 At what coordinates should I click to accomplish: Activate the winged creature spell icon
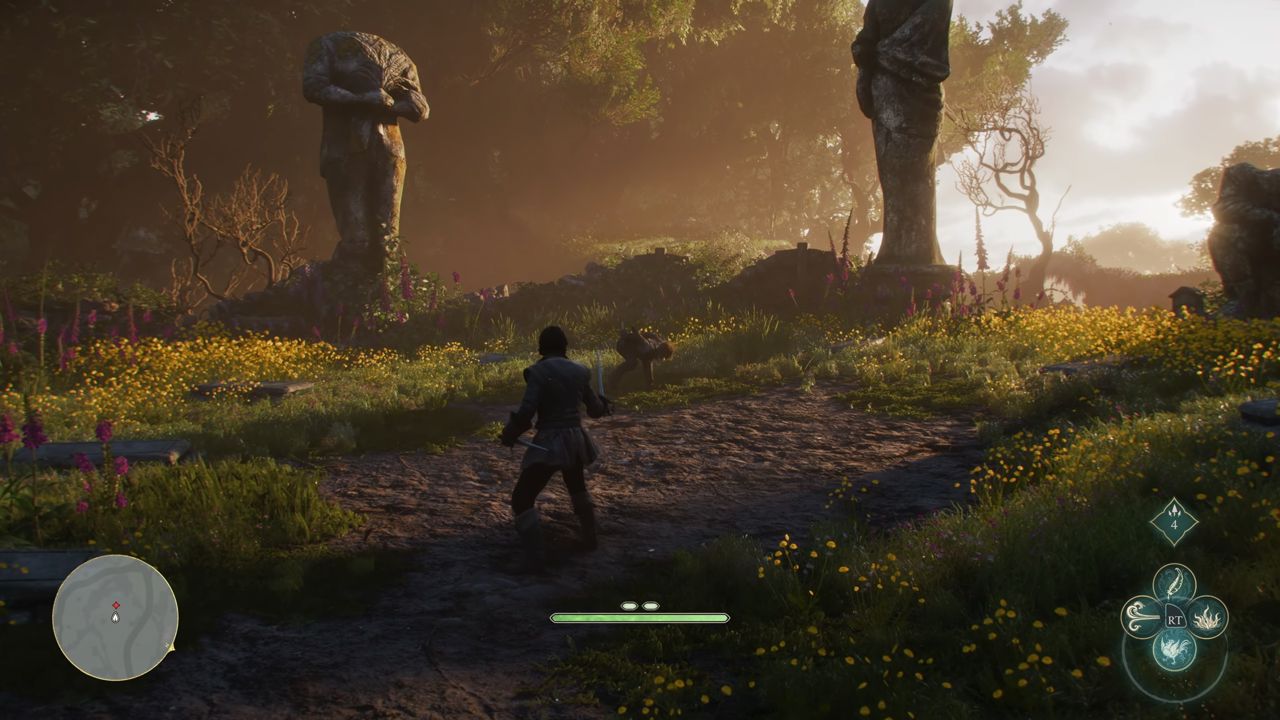[x=1174, y=649]
